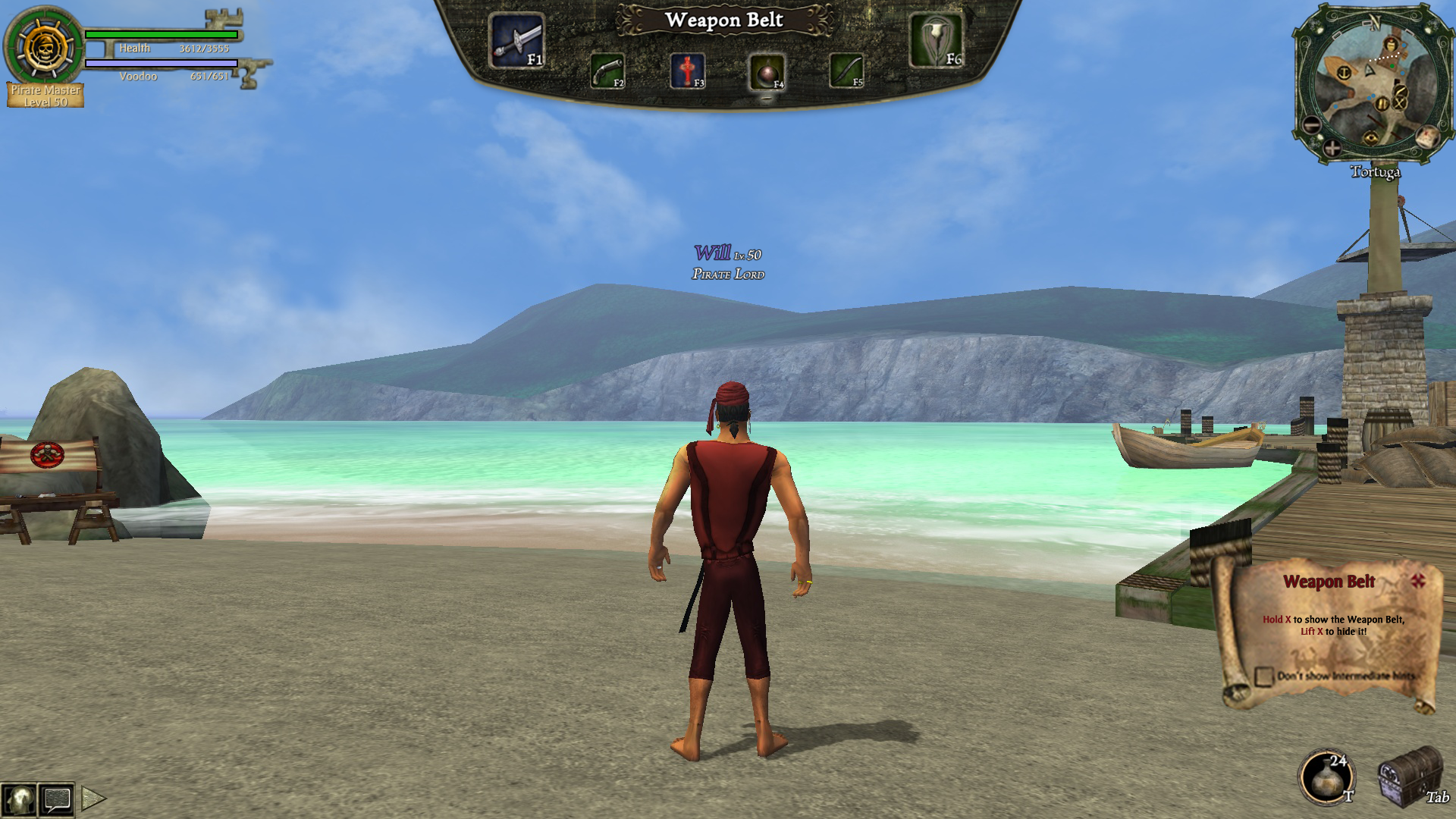Equip the dark curved dagger slot
The width and height of the screenshot is (1456, 819).
point(846,71)
